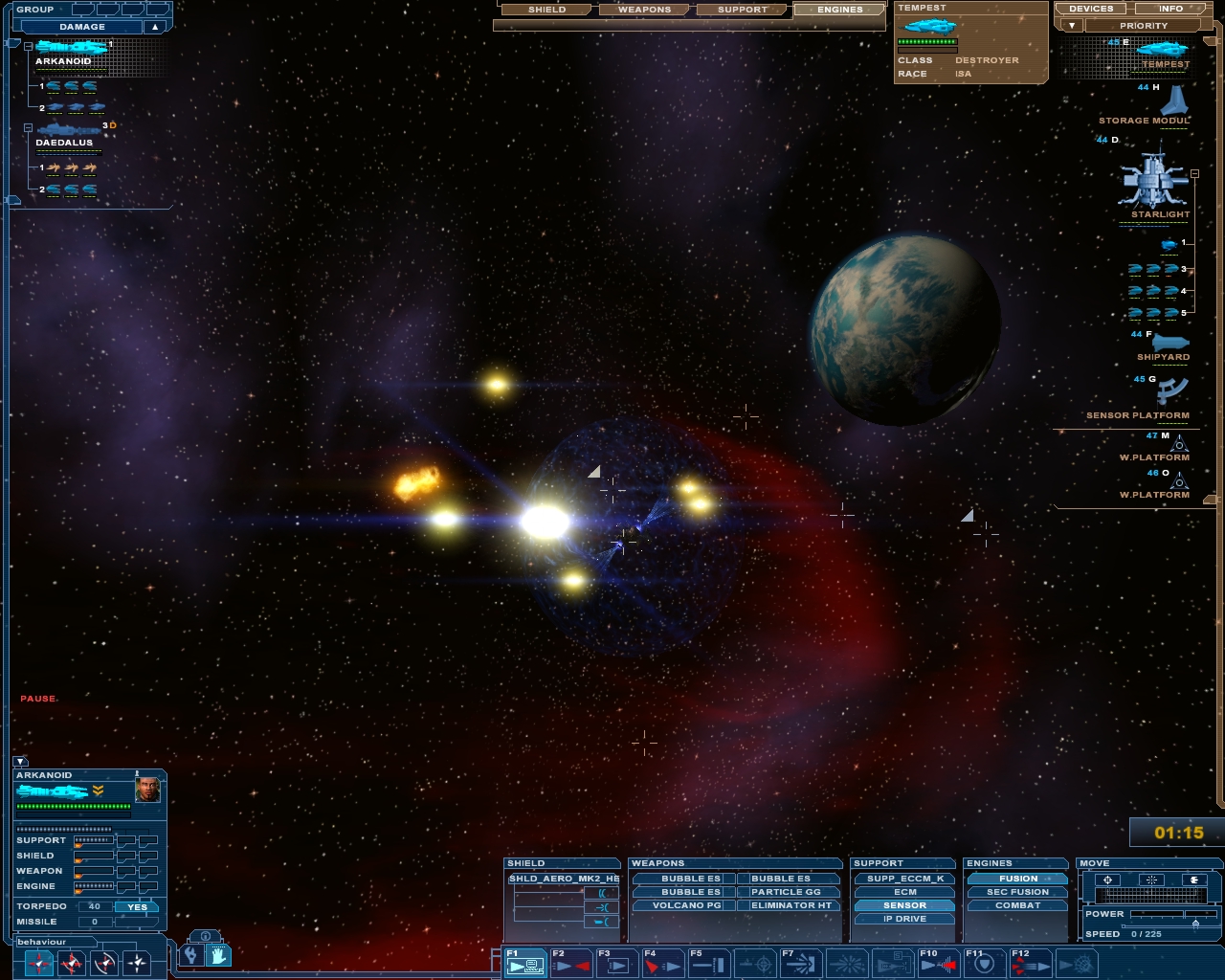Toggle torpedo YES setting
The image size is (1225, 980).
(138, 907)
